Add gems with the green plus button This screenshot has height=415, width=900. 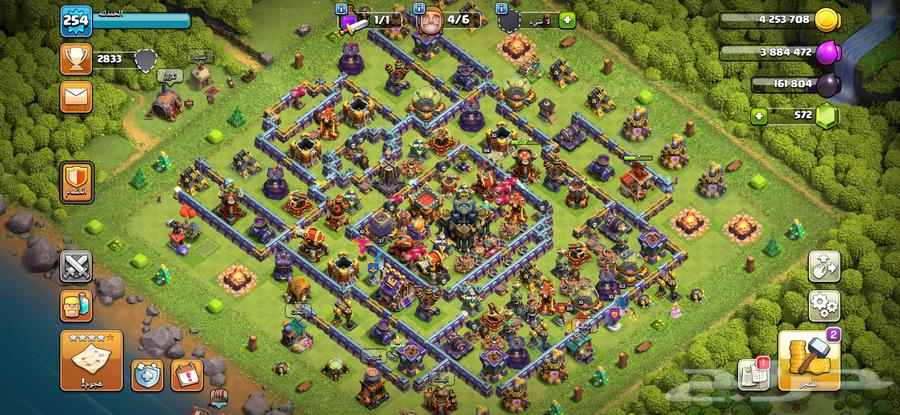pyautogui.click(x=759, y=115)
